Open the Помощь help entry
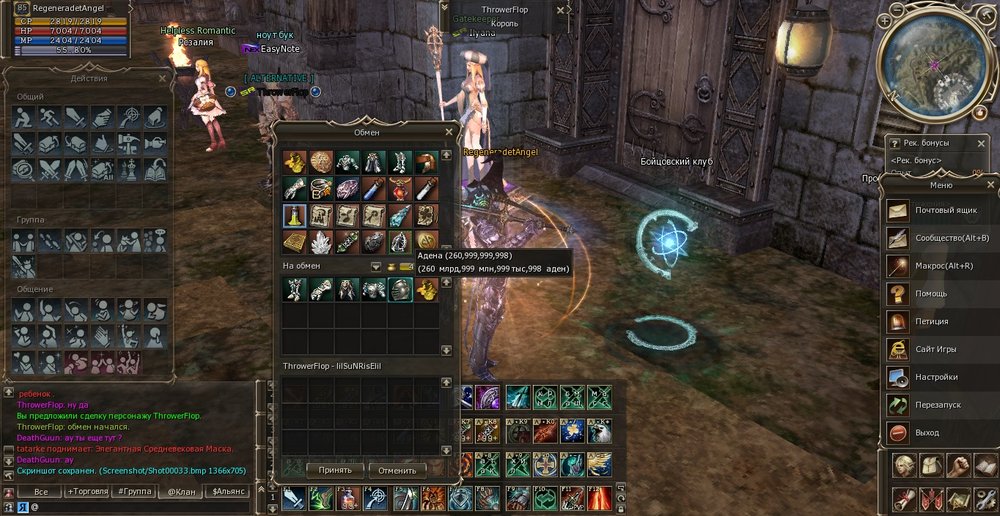The image size is (1000, 516). [x=941, y=294]
